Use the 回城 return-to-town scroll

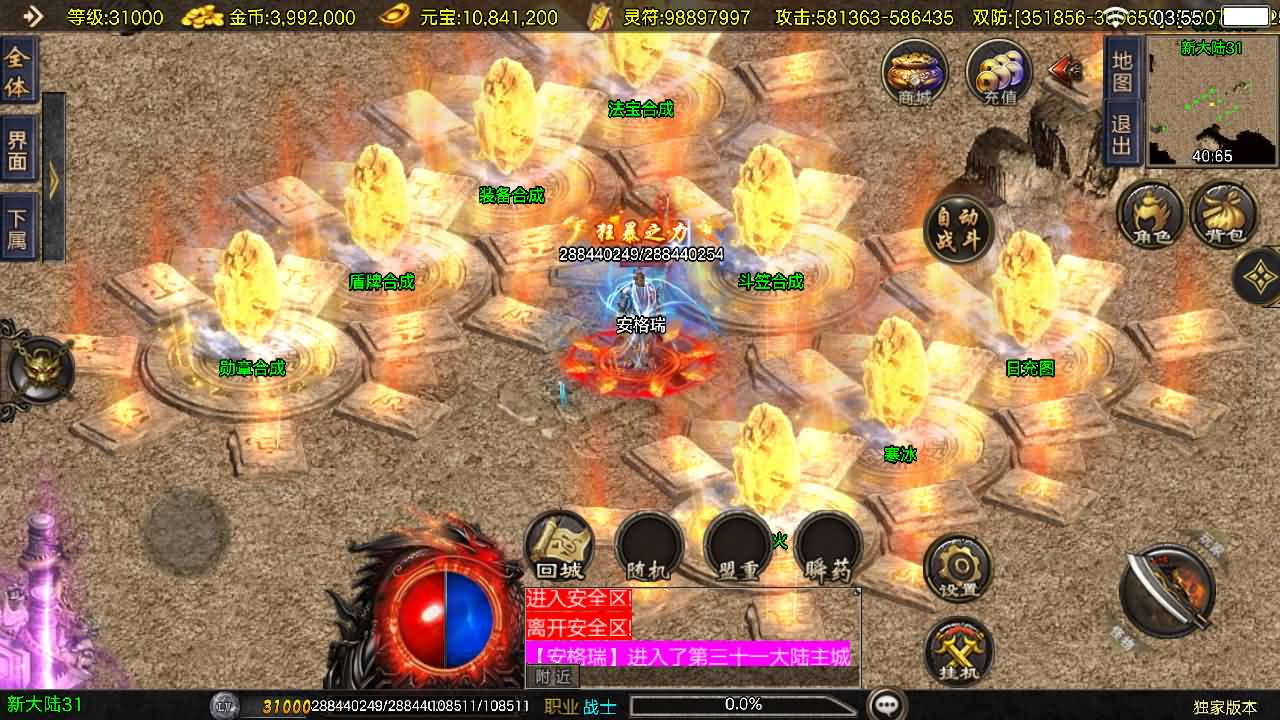[x=559, y=547]
